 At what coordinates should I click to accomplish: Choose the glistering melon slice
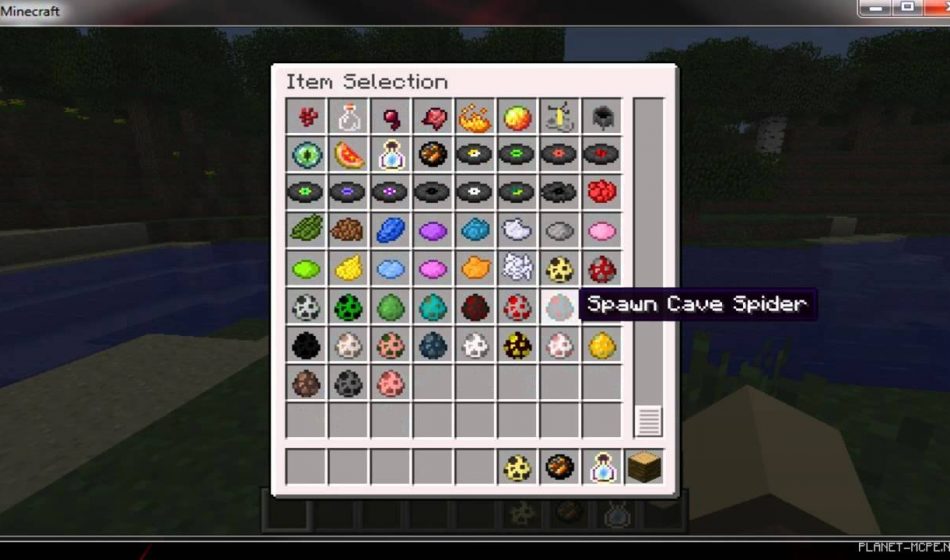coord(349,155)
